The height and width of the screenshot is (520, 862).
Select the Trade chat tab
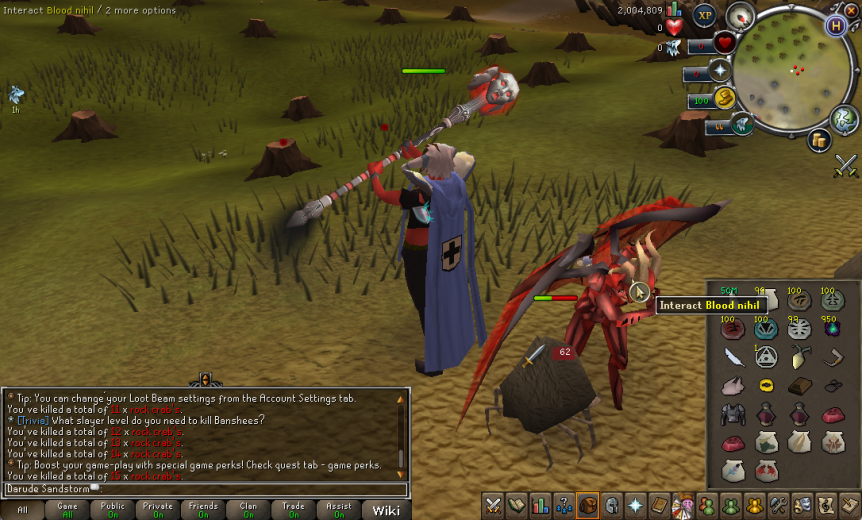pos(293,510)
